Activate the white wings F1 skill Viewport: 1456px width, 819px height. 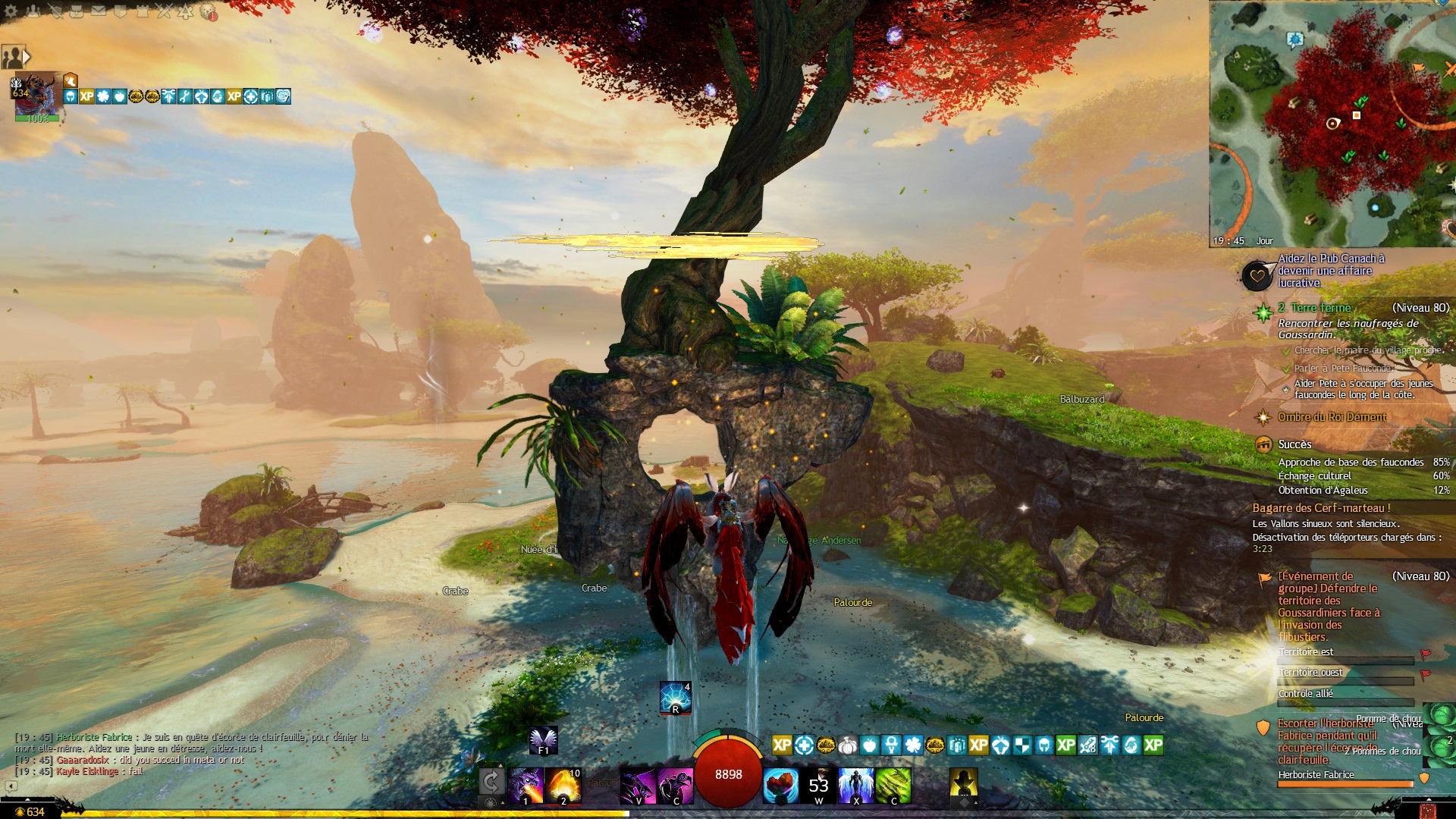[544, 740]
